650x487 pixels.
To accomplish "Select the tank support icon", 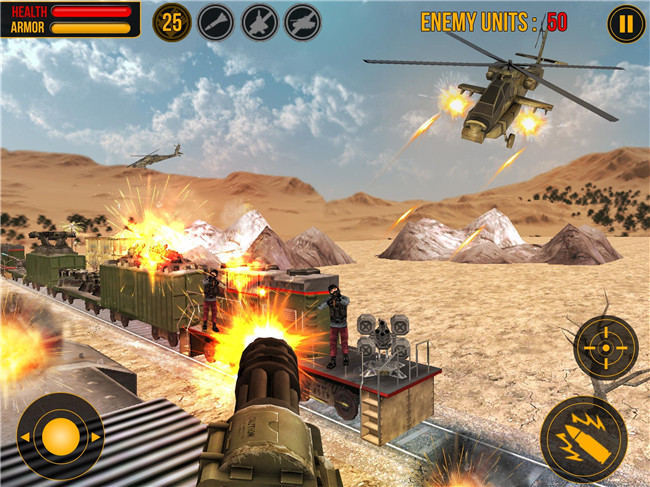I will (302, 22).
